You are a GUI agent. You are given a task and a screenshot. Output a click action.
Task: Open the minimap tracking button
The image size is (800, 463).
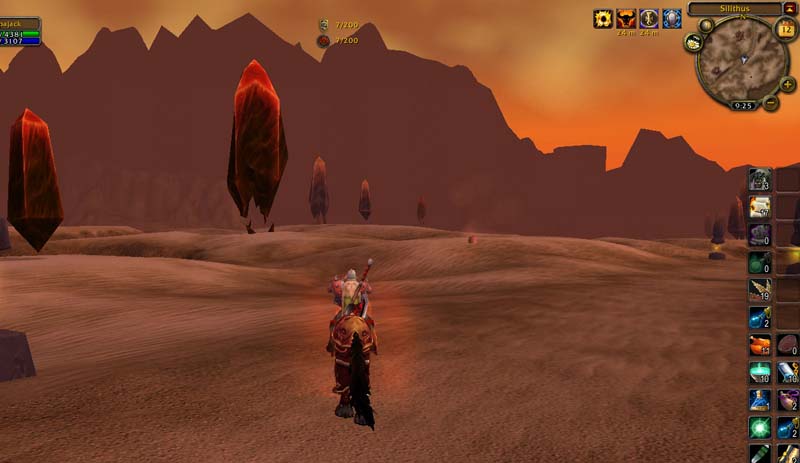click(x=694, y=42)
